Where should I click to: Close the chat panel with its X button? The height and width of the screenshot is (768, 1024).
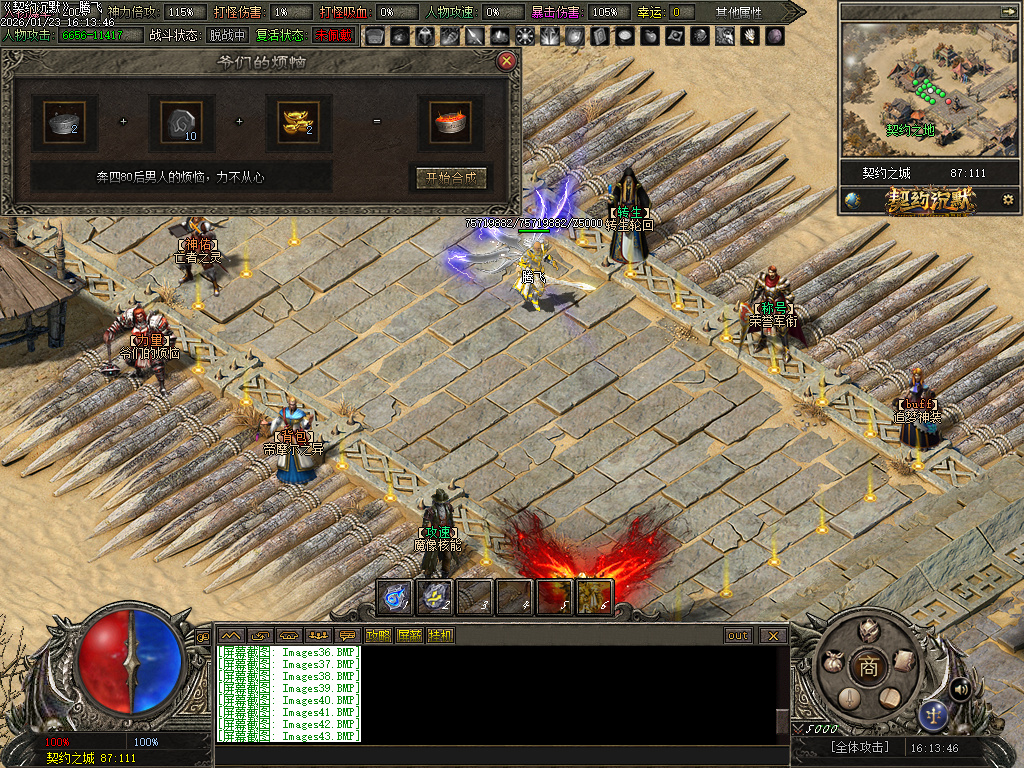772,635
